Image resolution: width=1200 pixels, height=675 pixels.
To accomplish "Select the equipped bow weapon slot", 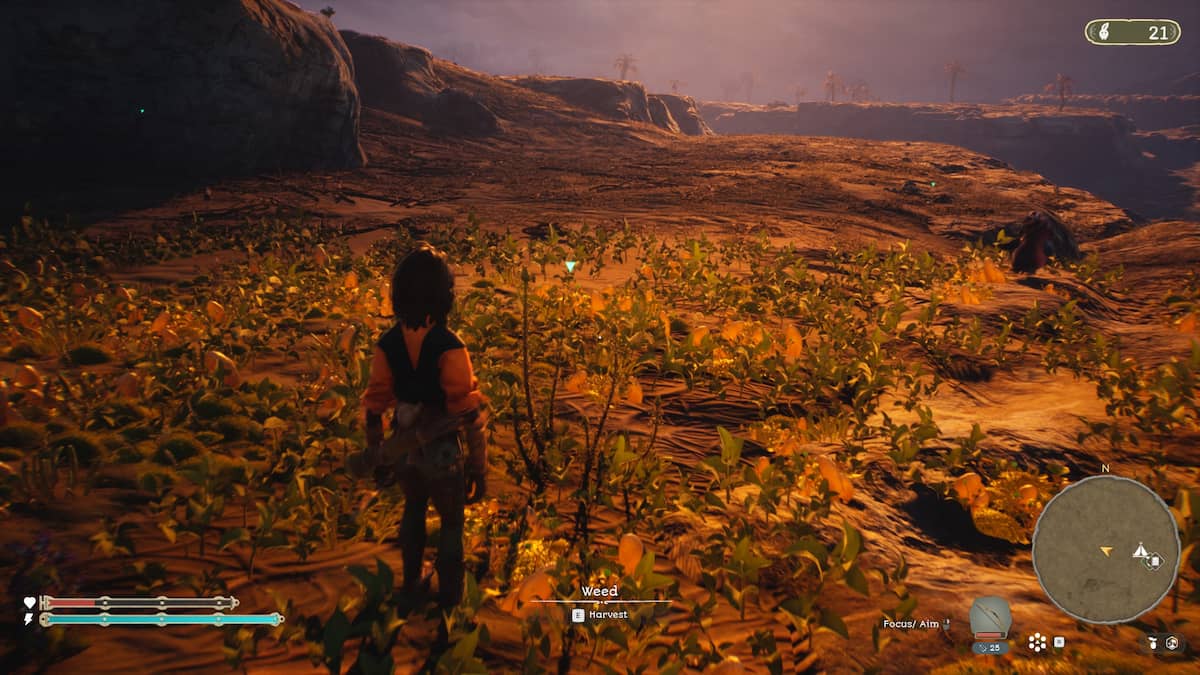I will (990, 617).
